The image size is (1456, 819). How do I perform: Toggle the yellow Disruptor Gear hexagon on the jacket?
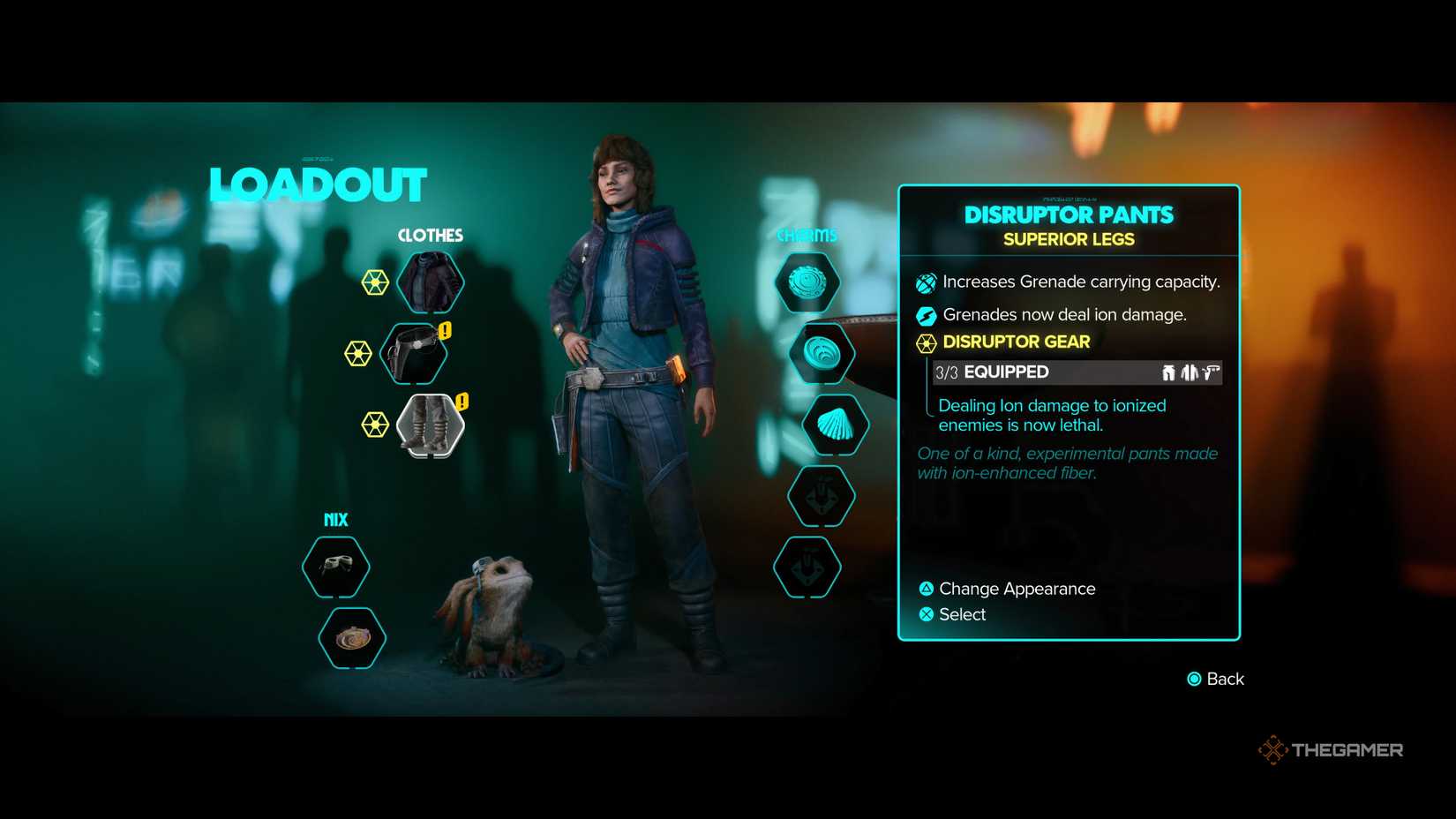(376, 283)
